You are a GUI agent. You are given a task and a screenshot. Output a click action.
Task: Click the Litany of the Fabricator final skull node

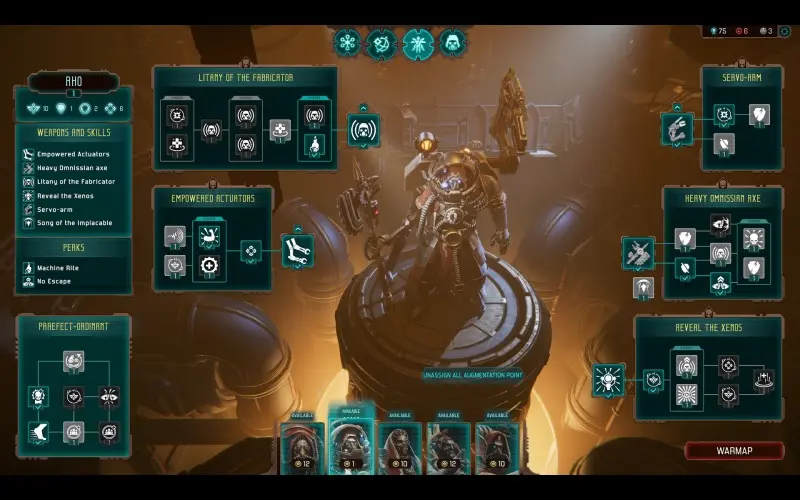[364, 130]
